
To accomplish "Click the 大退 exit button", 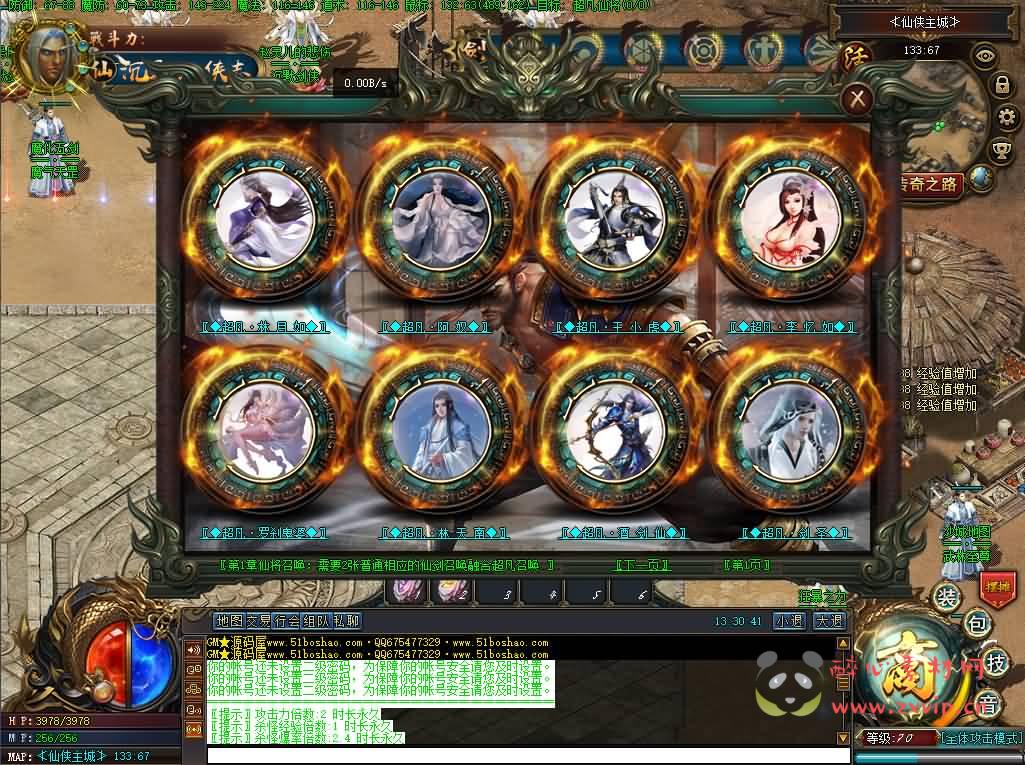I will [x=829, y=621].
